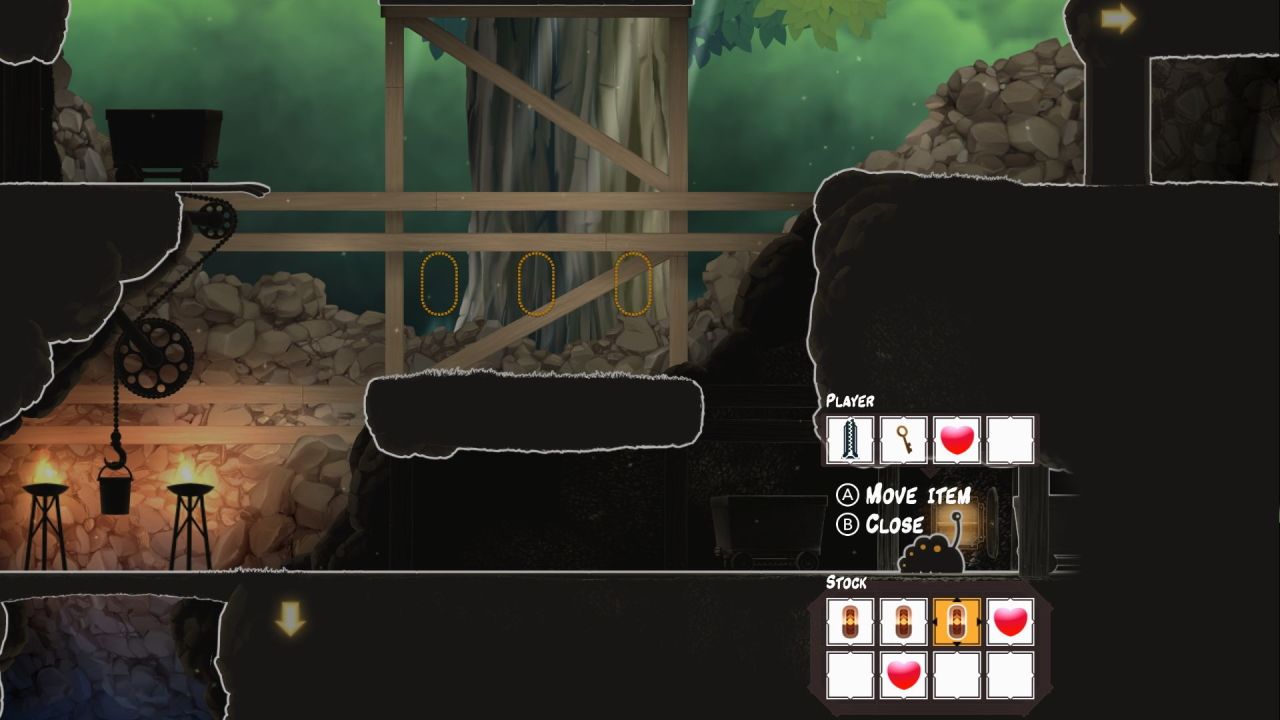Select the heart in the Player inventory
1280x720 pixels.
(x=957, y=437)
